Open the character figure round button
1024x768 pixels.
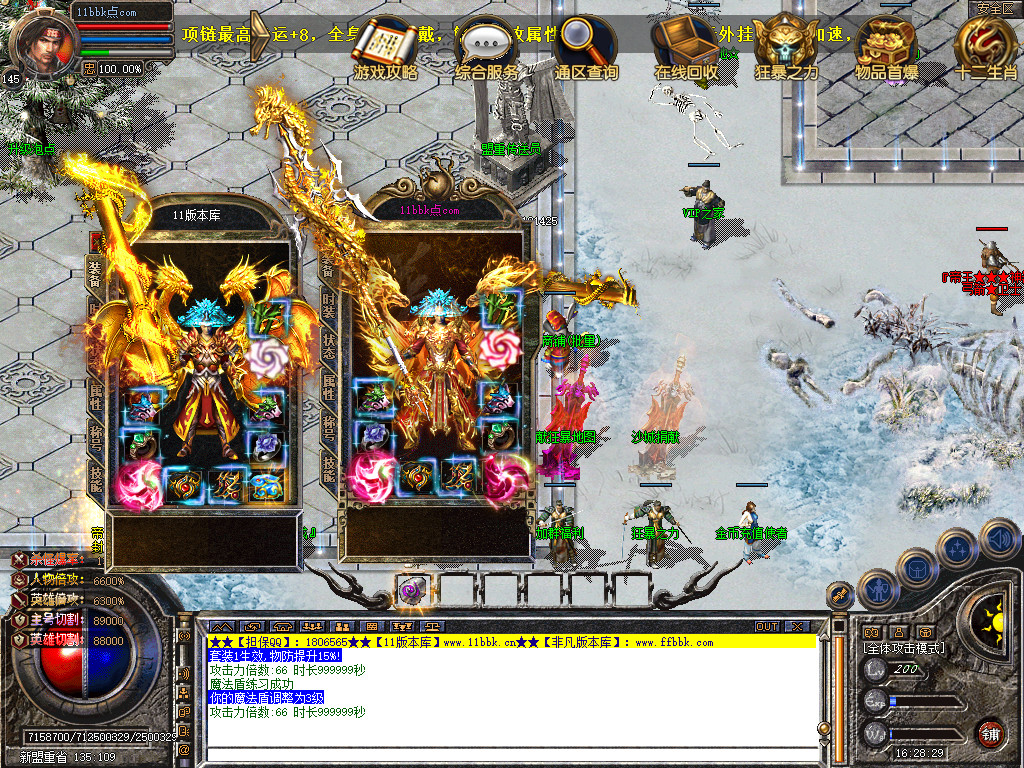pyautogui.click(x=878, y=590)
